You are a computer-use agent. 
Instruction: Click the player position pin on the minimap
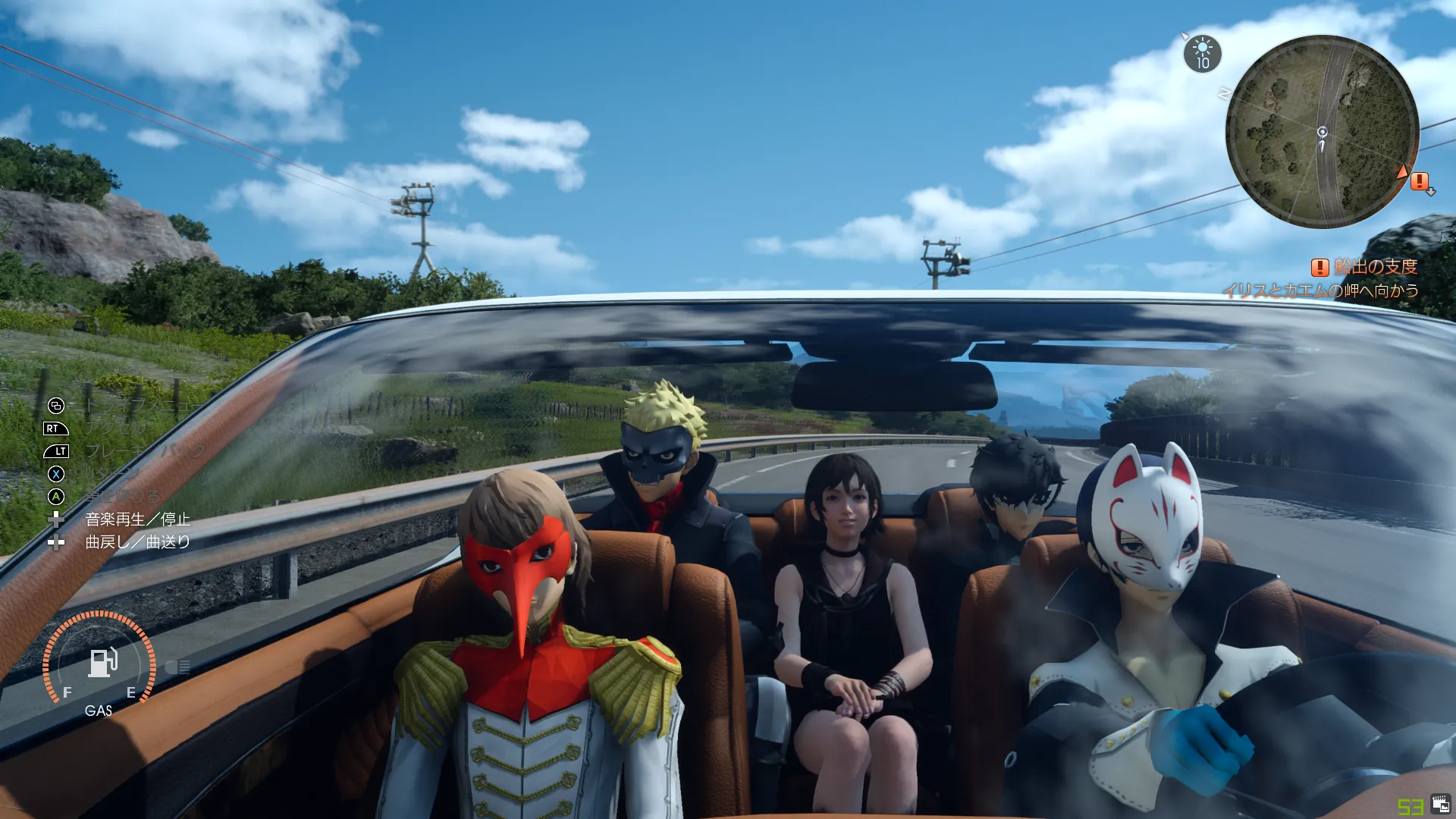(1322, 133)
